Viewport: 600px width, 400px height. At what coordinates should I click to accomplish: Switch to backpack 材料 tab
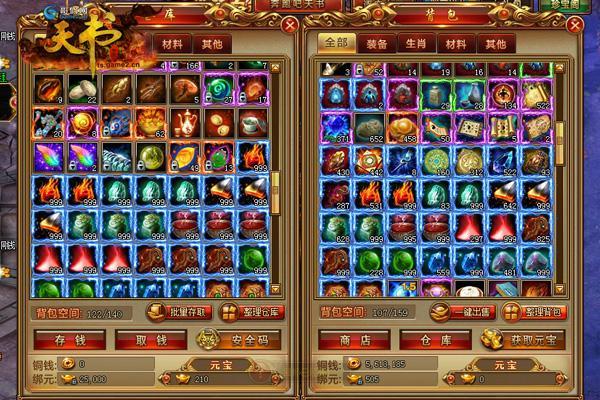point(455,44)
